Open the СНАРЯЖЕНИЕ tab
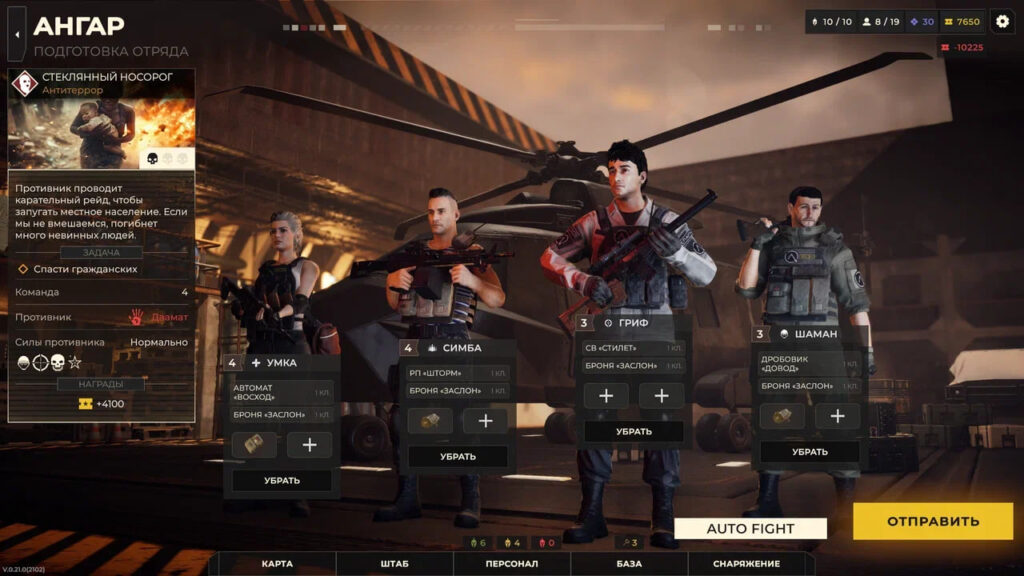The width and height of the screenshot is (1024, 576). tap(746, 564)
